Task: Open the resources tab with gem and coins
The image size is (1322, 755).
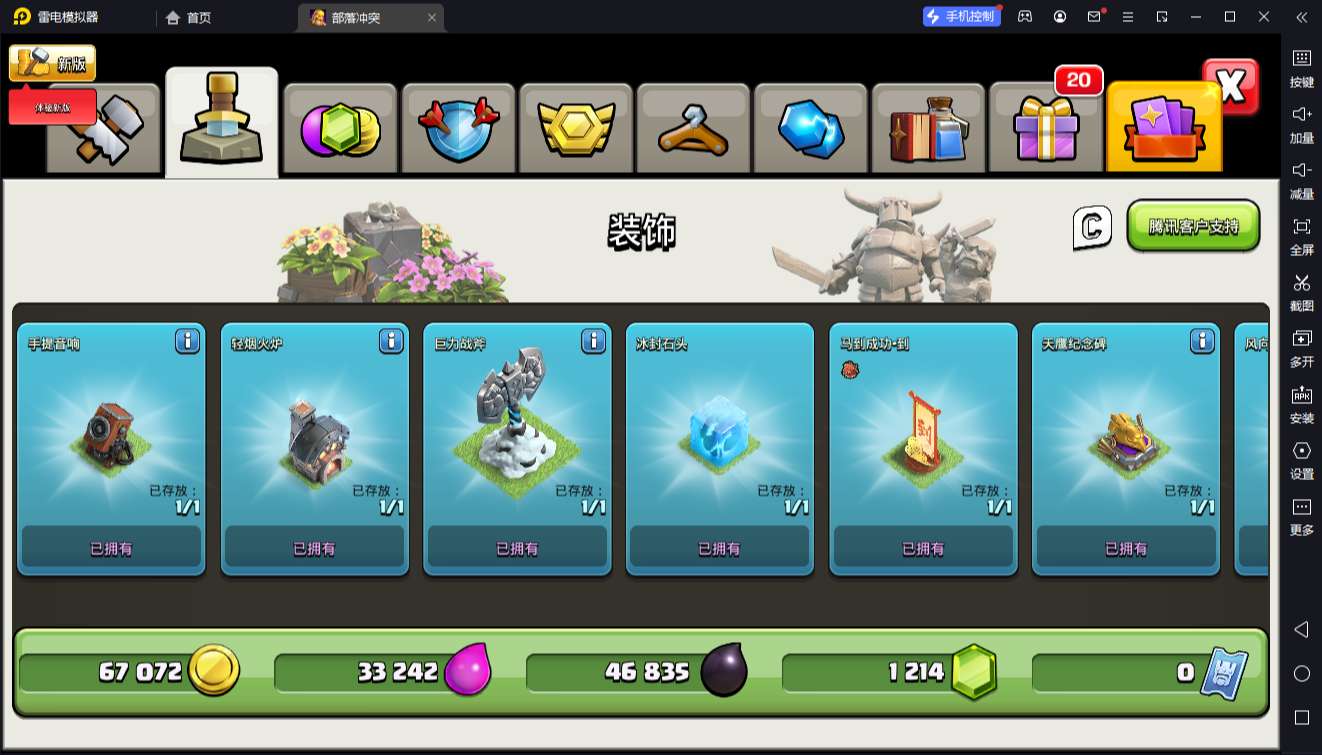Action: [340, 129]
